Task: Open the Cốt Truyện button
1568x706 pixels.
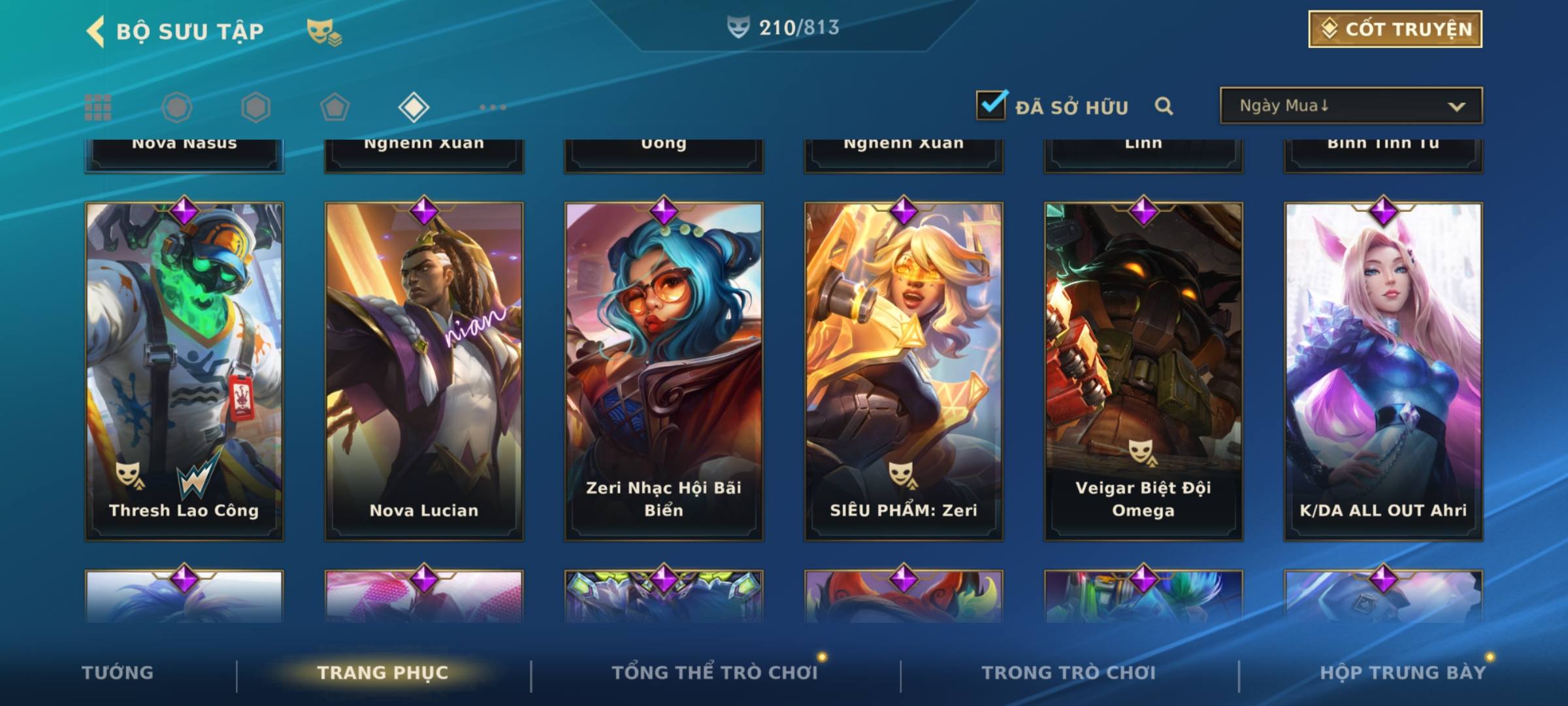Action: [x=1395, y=29]
